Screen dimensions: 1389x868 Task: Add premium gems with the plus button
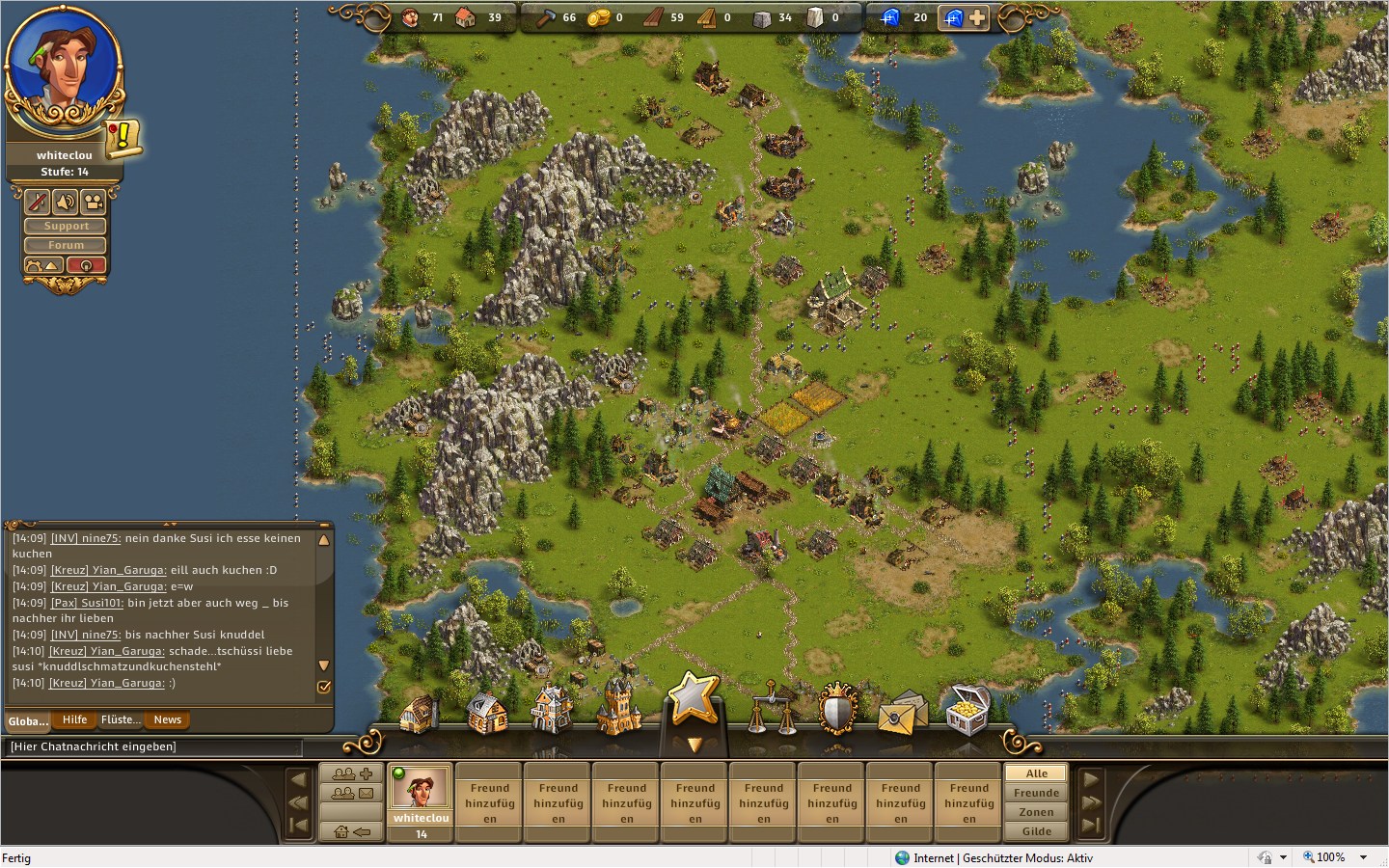tap(977, 17)
